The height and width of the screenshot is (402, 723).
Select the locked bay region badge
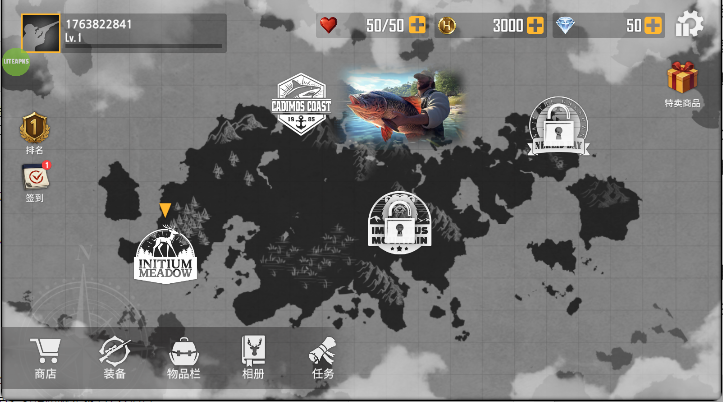coord(558,128)
